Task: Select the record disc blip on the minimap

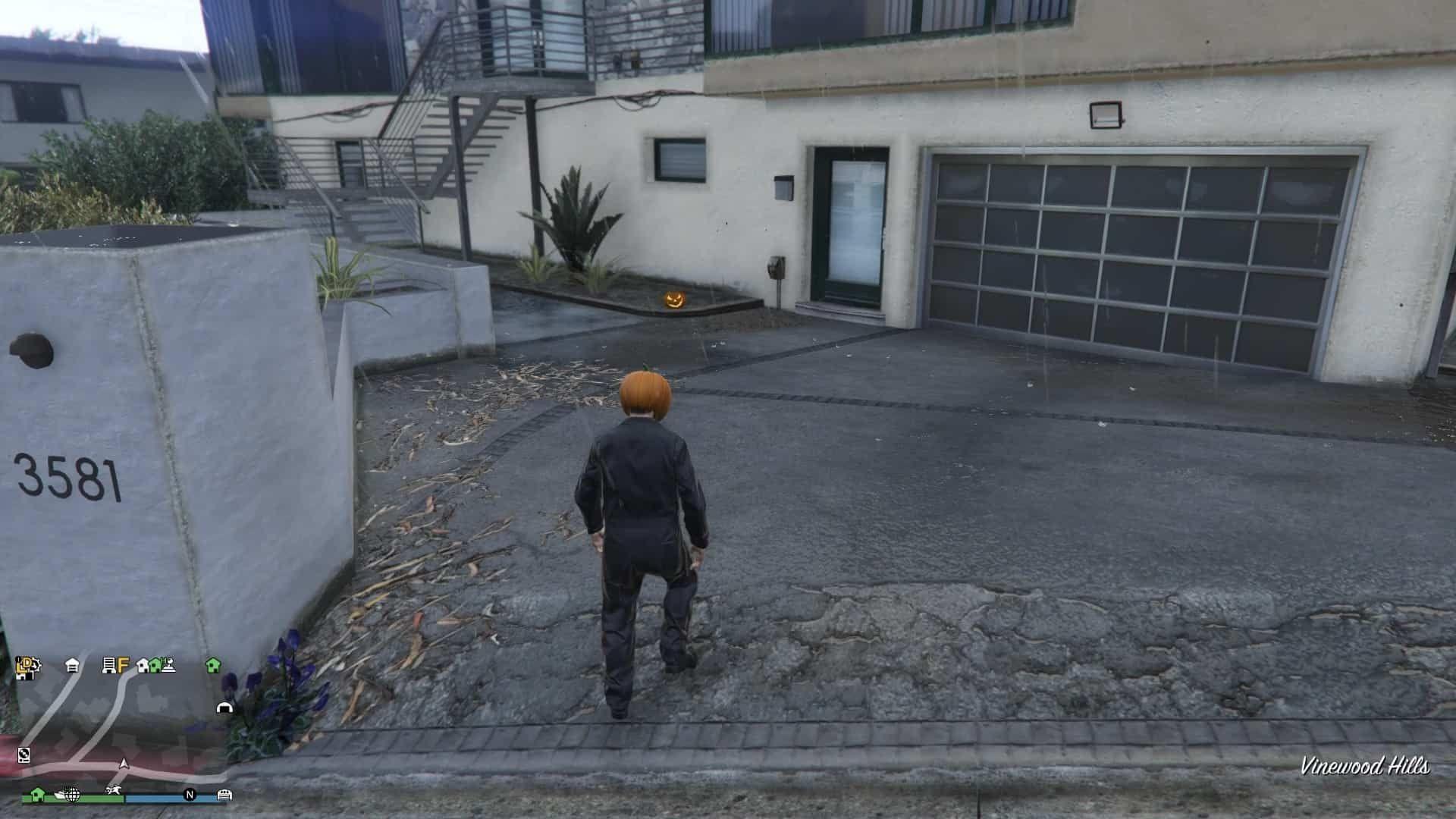Action: (x=24, y=754)
